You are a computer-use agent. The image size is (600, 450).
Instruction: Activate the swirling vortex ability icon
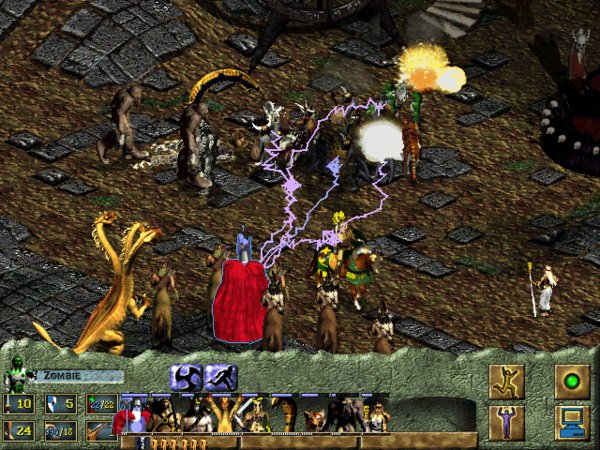click(186, 376)
